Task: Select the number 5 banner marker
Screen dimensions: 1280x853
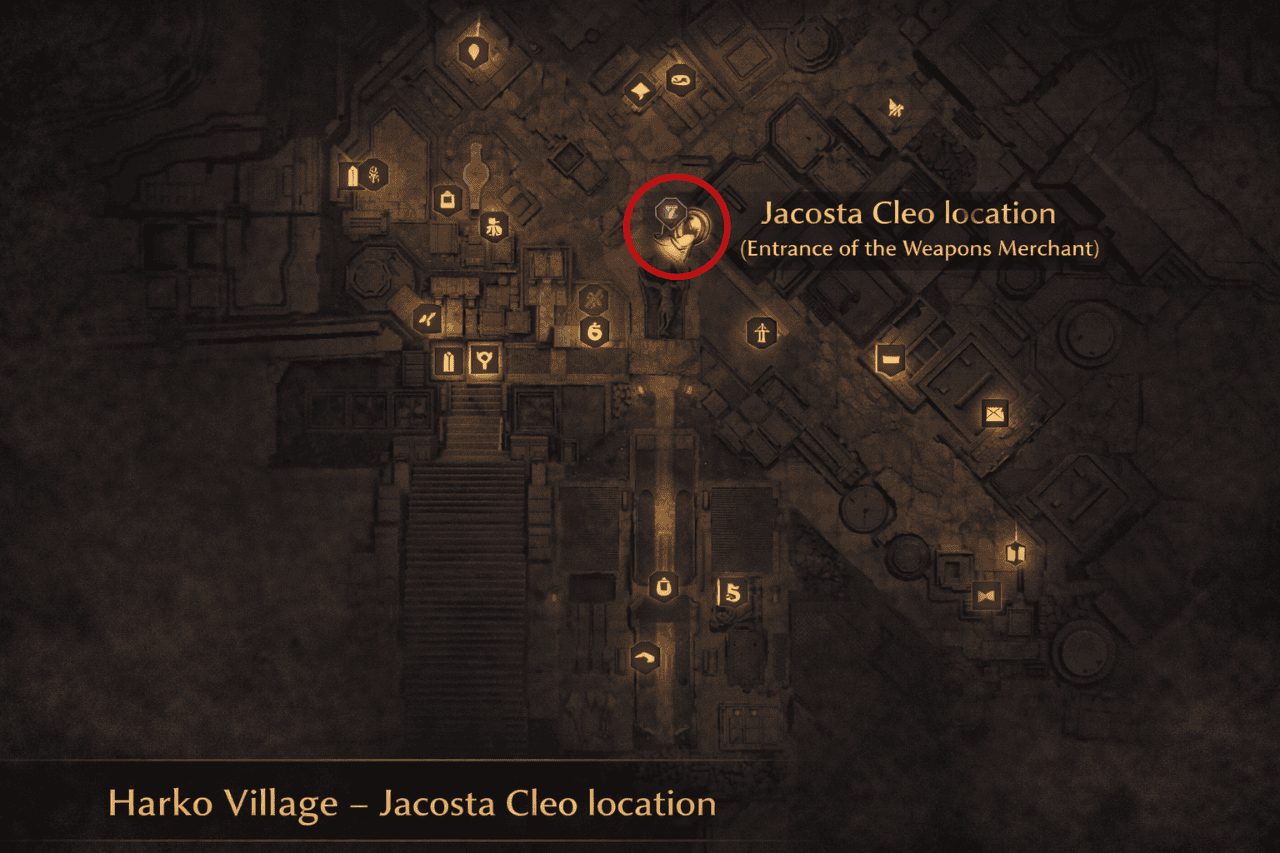Action: (731, 593)
